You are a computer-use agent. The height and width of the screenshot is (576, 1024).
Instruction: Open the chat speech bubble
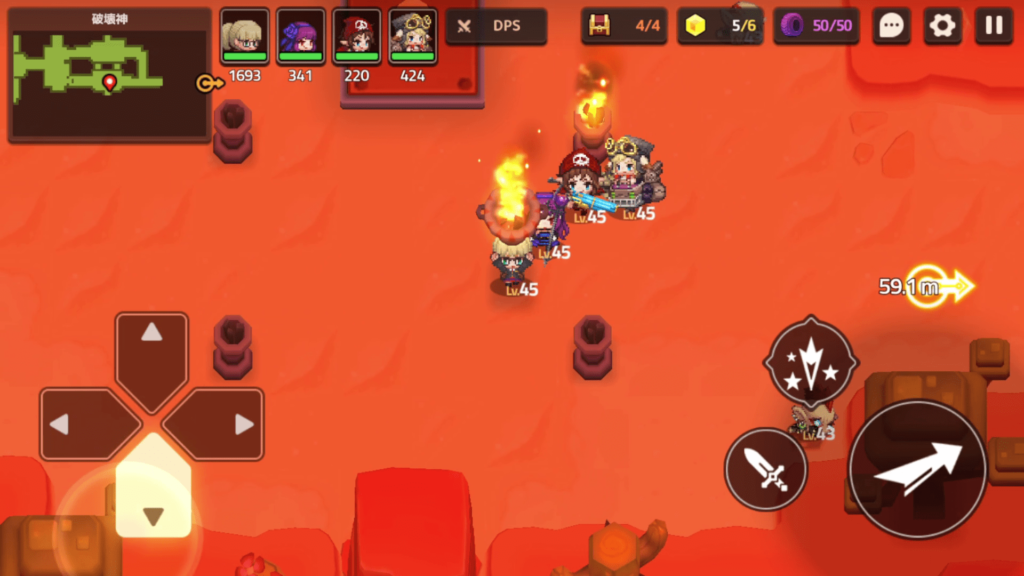coord(890,27)
